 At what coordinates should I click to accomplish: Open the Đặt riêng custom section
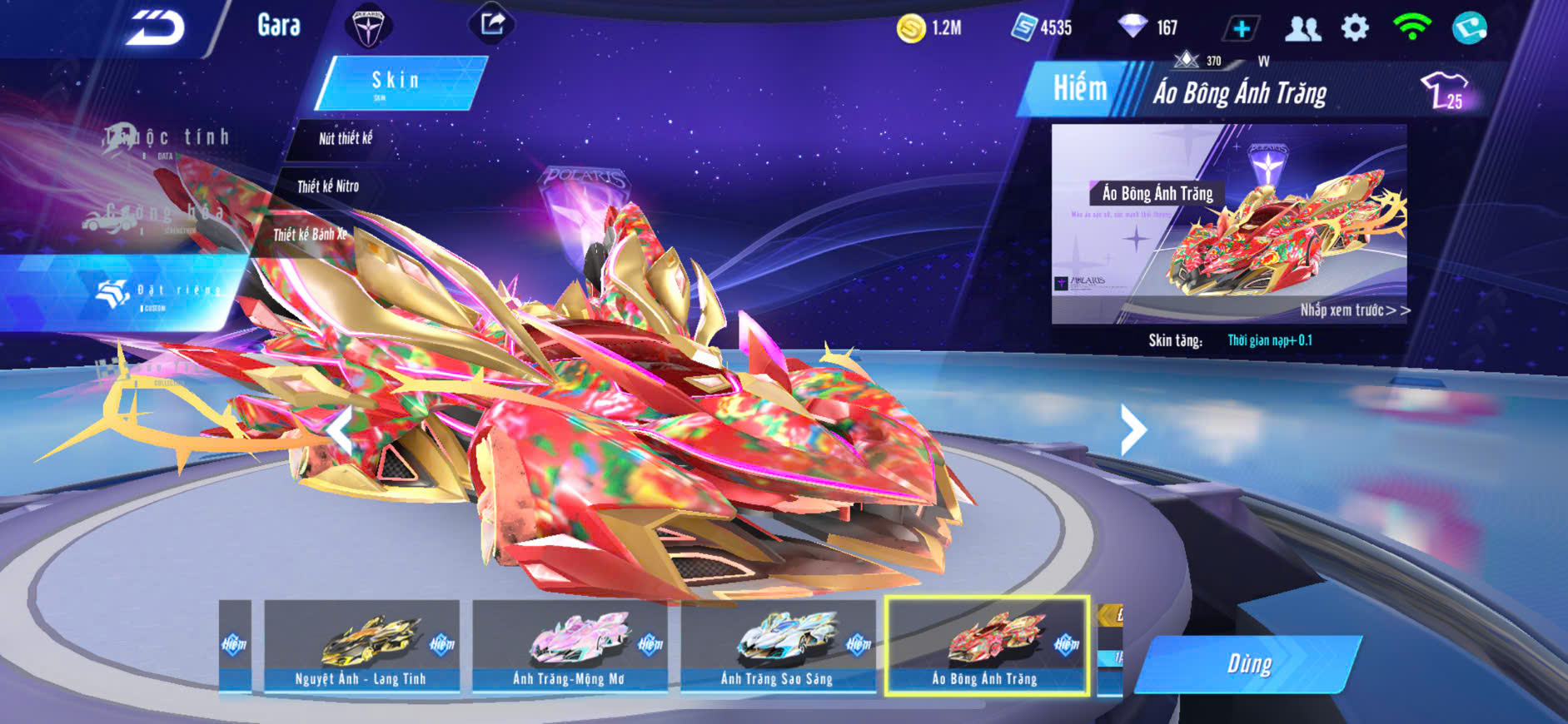(x=158, y=292)
